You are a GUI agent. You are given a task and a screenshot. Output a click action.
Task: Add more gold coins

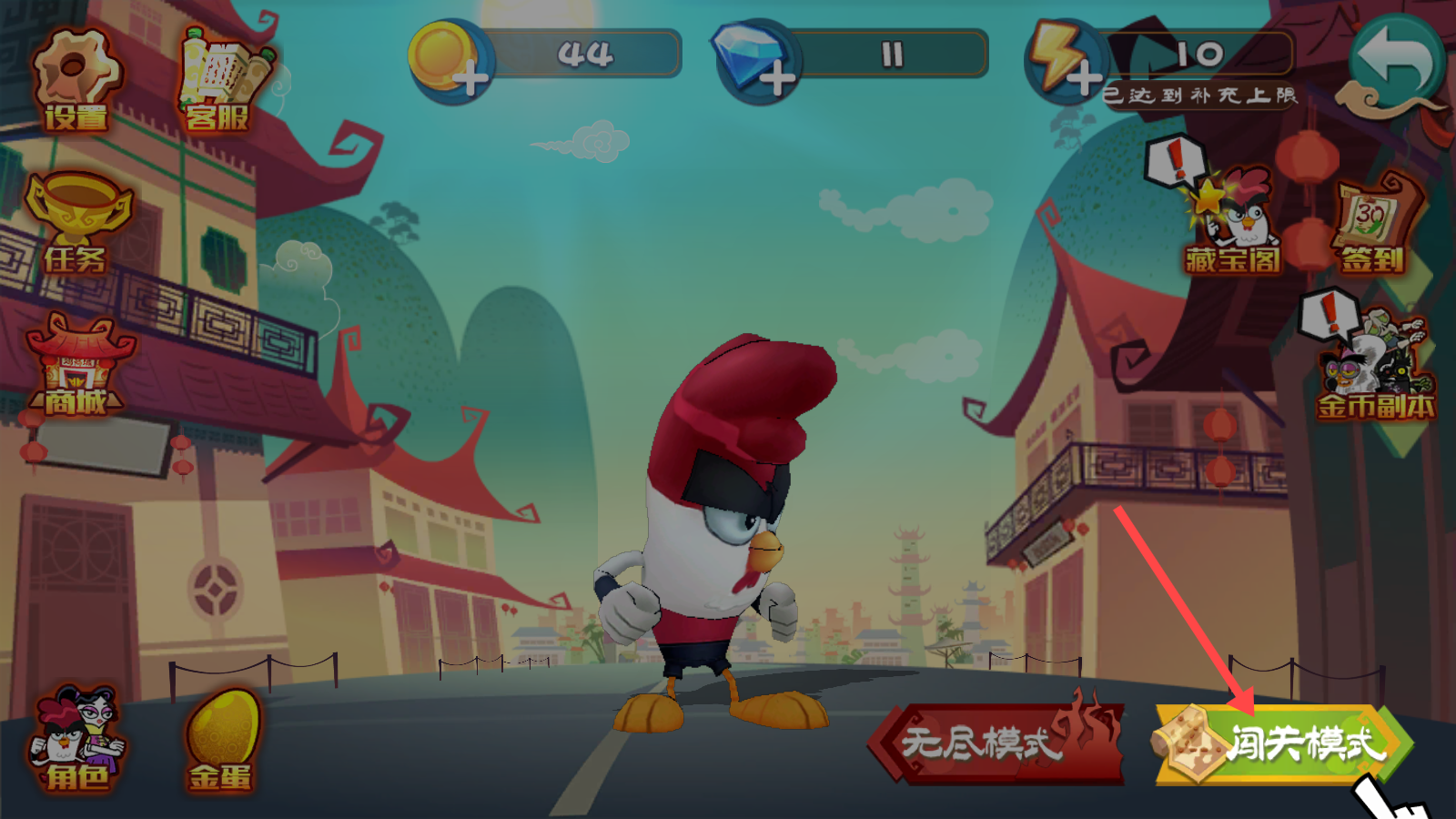click(x=470, y=78)
